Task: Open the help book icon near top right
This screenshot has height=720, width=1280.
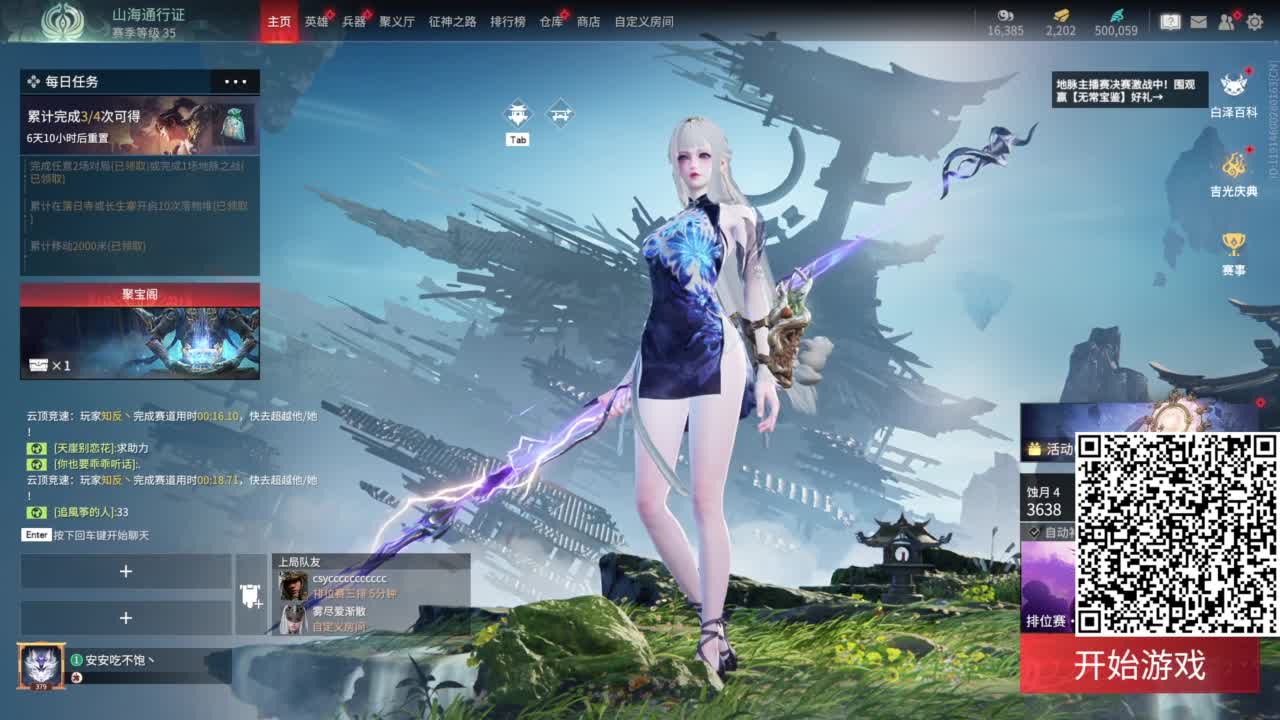Action: (1171, 21)
